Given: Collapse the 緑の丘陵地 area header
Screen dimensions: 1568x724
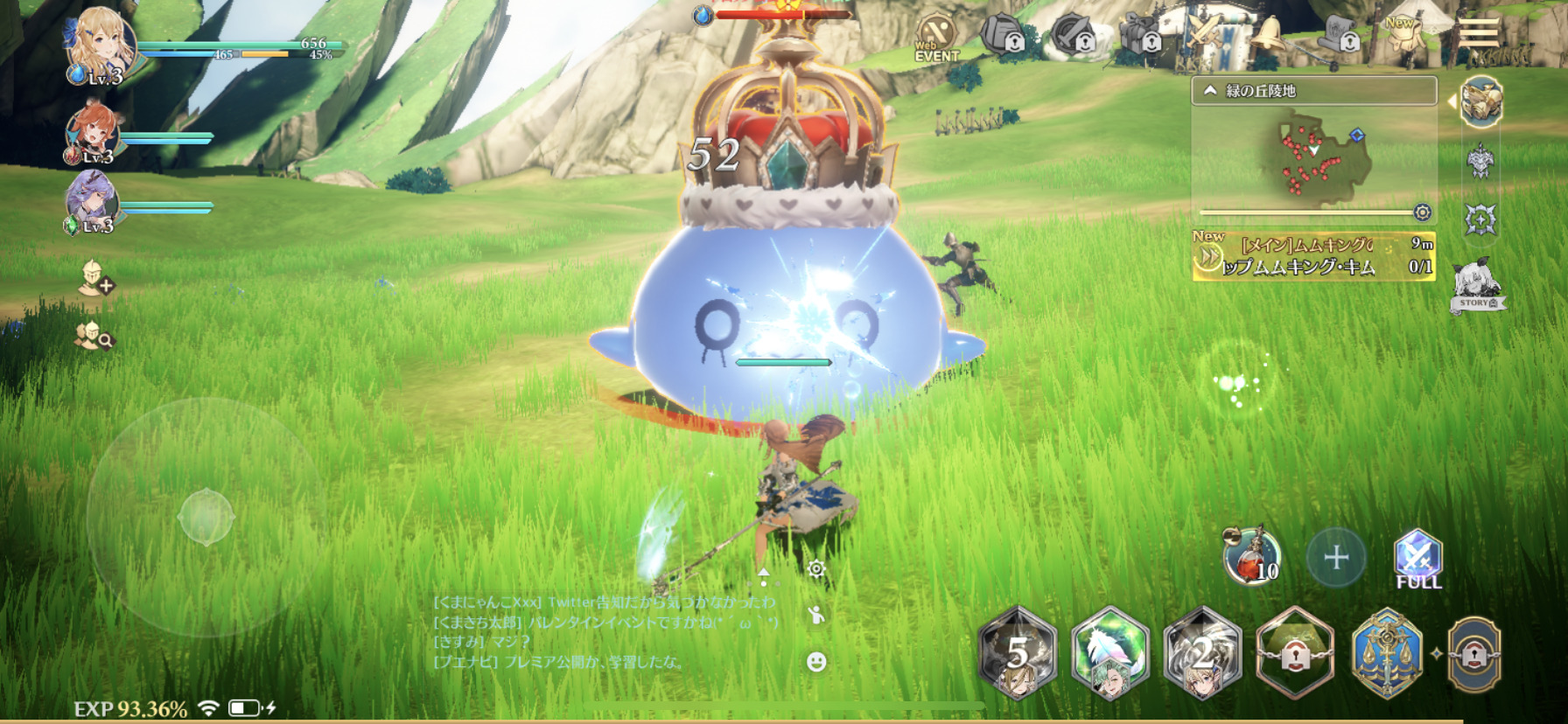Looking at the screenshot, I should point(1211,91).
